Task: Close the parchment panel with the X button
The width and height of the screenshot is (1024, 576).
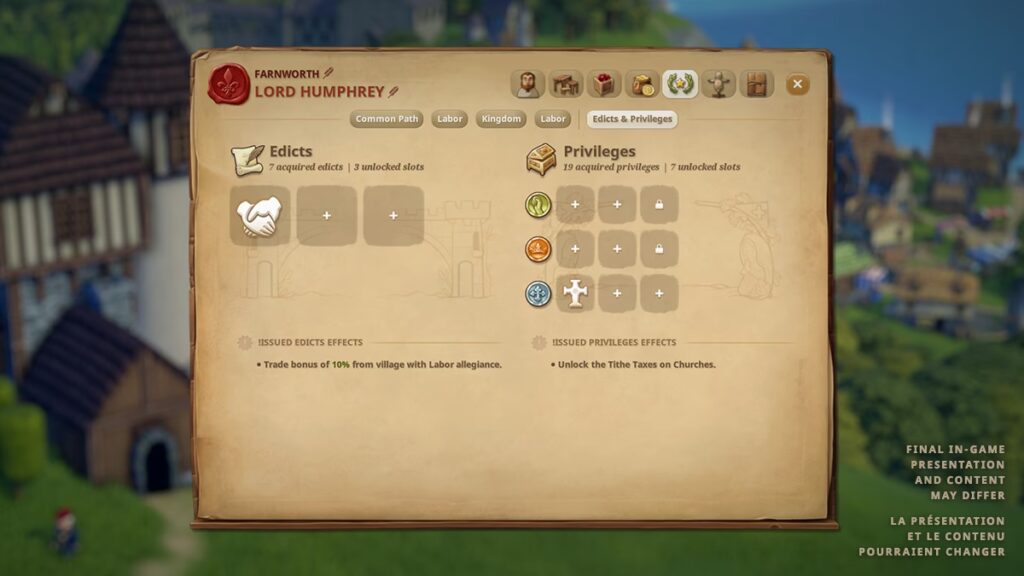Action: click(797, 85)
